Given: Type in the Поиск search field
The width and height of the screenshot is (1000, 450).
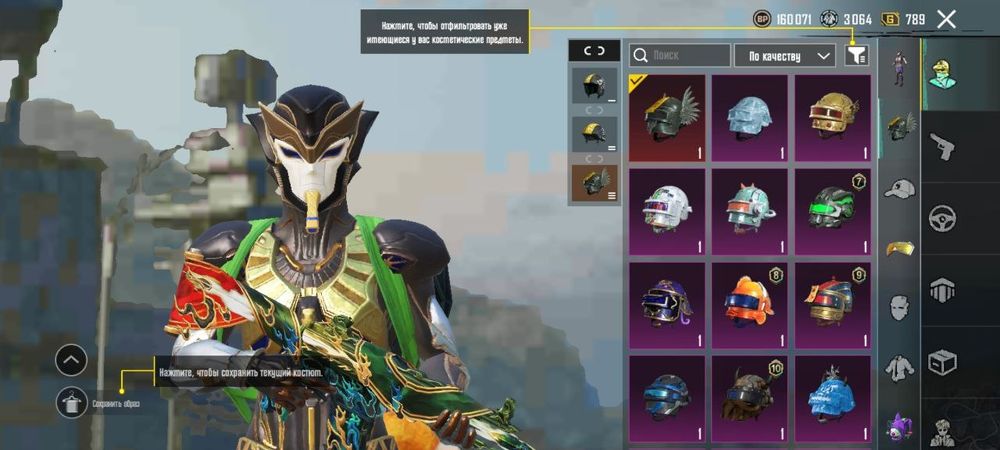Looking at the screenshot, I should click(680, 56).
